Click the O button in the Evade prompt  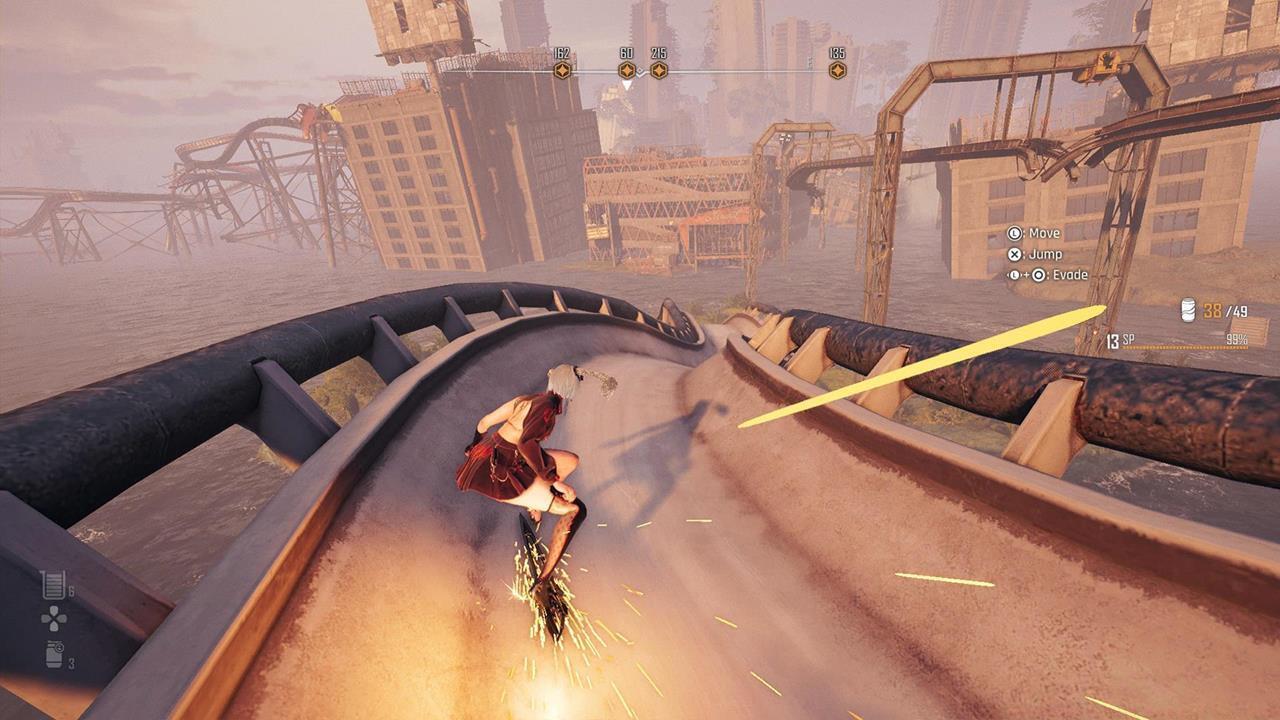pyautogui.click(x=1039, y=275)
